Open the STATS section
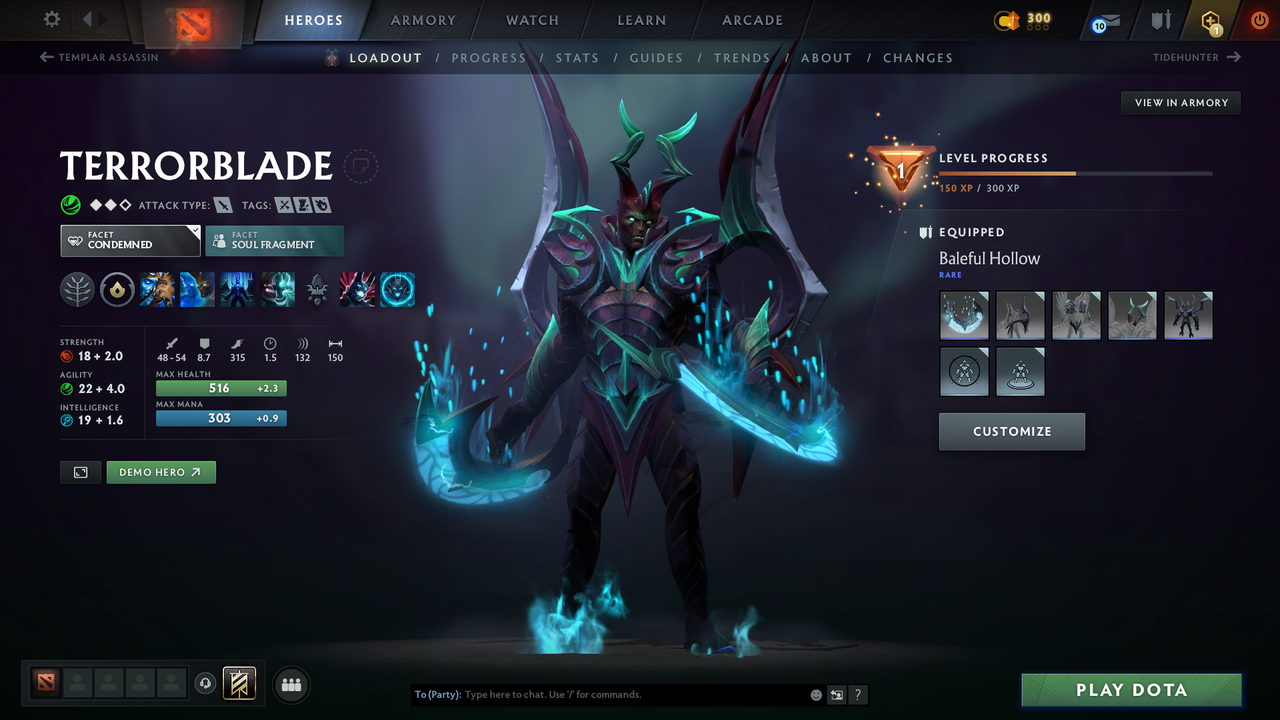 coord(577,57)
